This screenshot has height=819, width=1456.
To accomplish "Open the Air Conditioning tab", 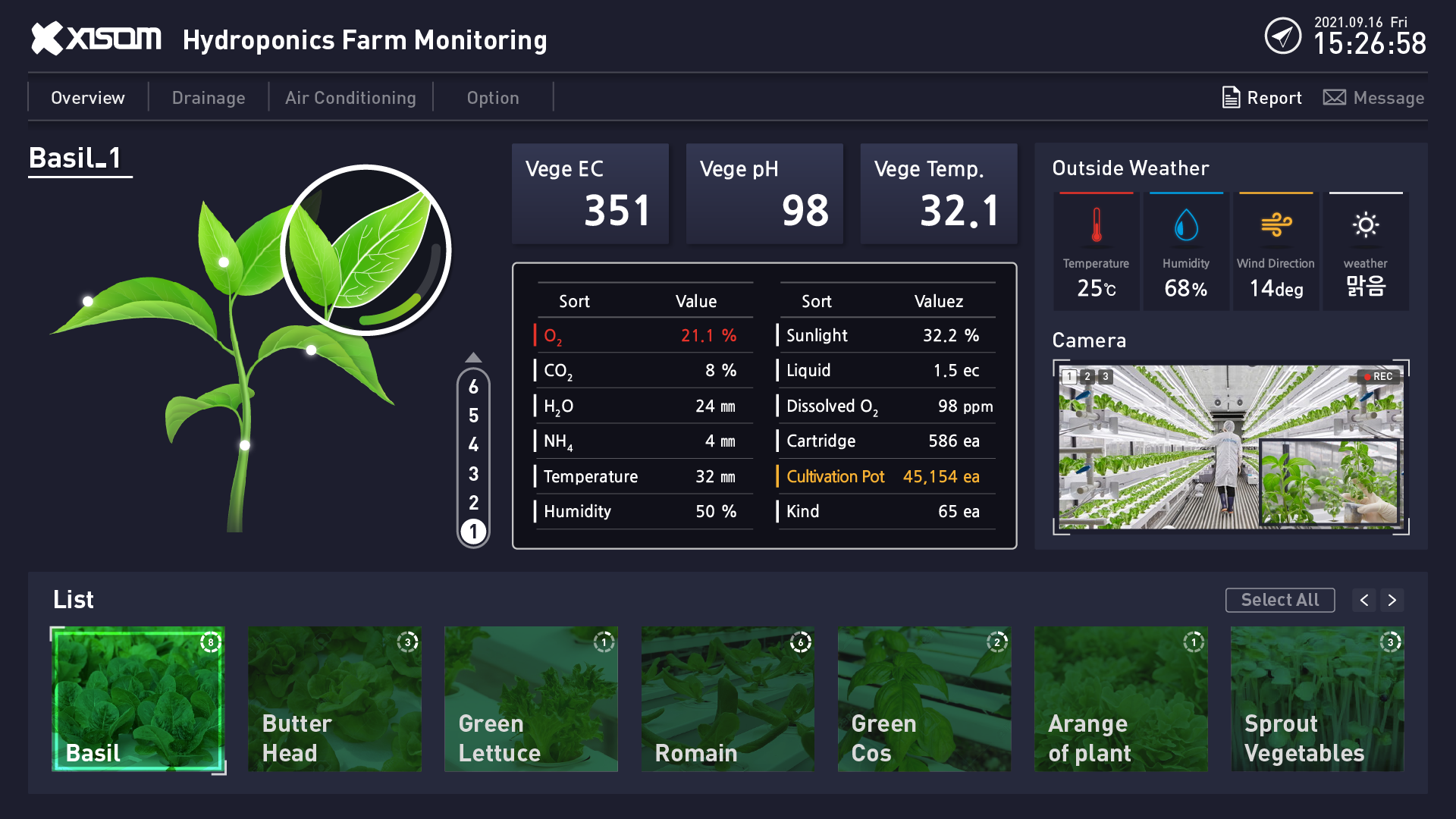I will pyautogui.click(x=350, y=97).
